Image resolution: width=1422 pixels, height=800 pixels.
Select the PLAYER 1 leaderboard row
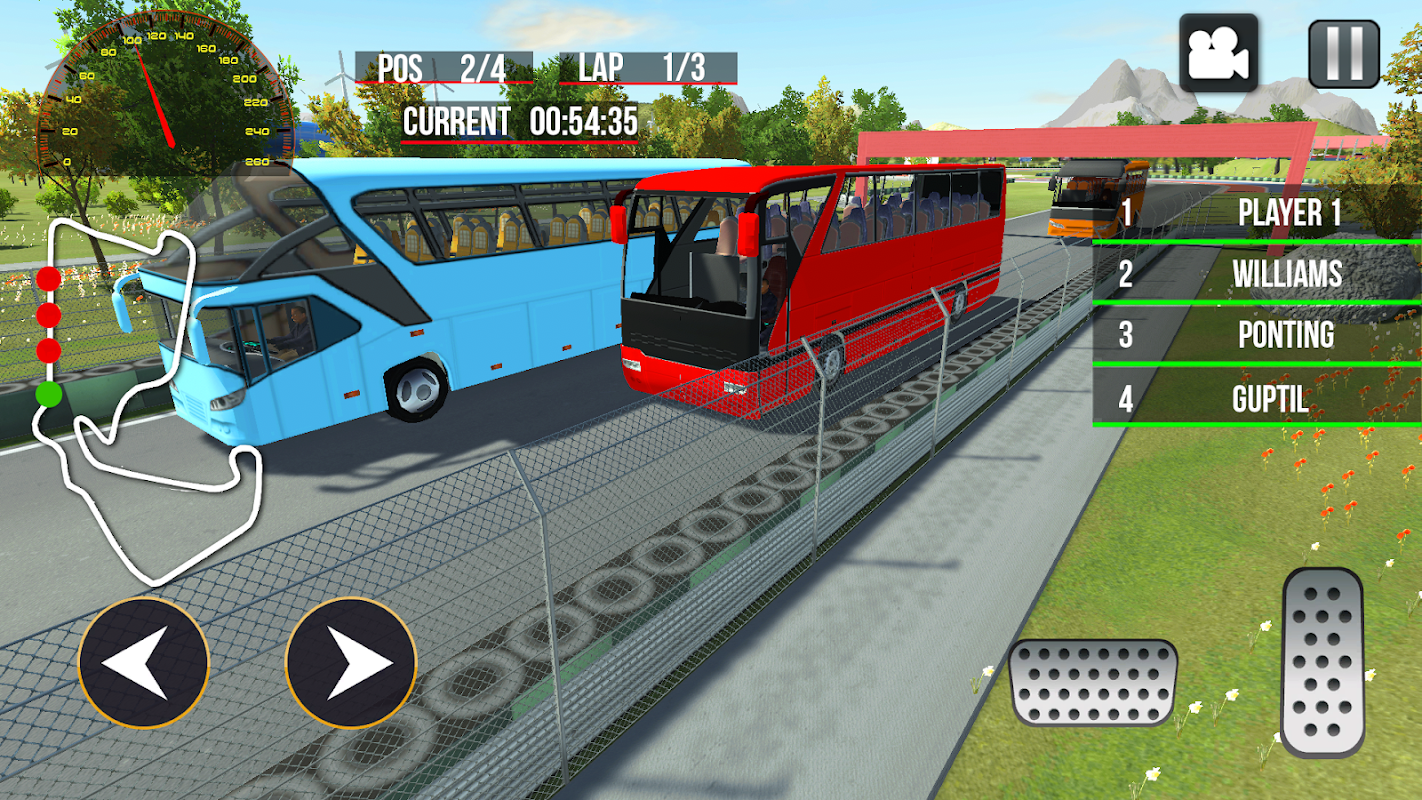(x=1257, y=213)
